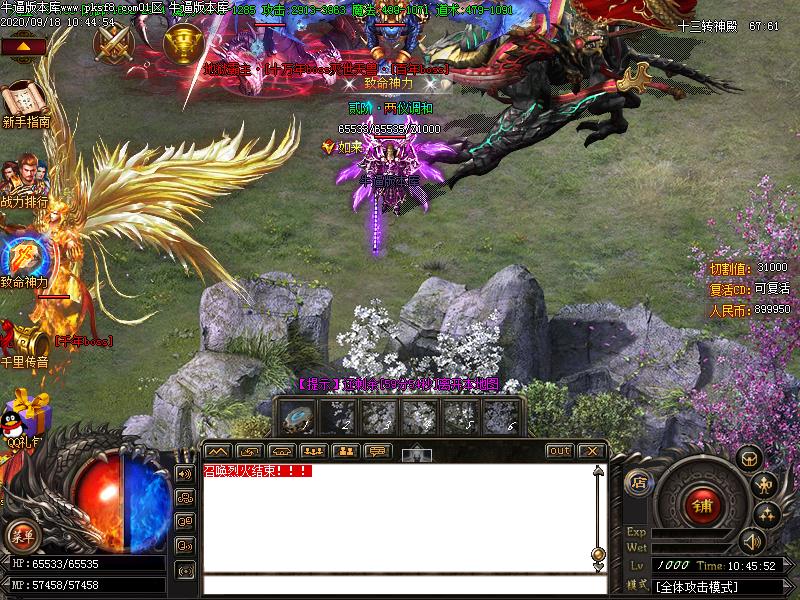This screenshot has height=600, width=800.
Task: Select the speech-bubble chat channel tab
Action: (377, 451)
